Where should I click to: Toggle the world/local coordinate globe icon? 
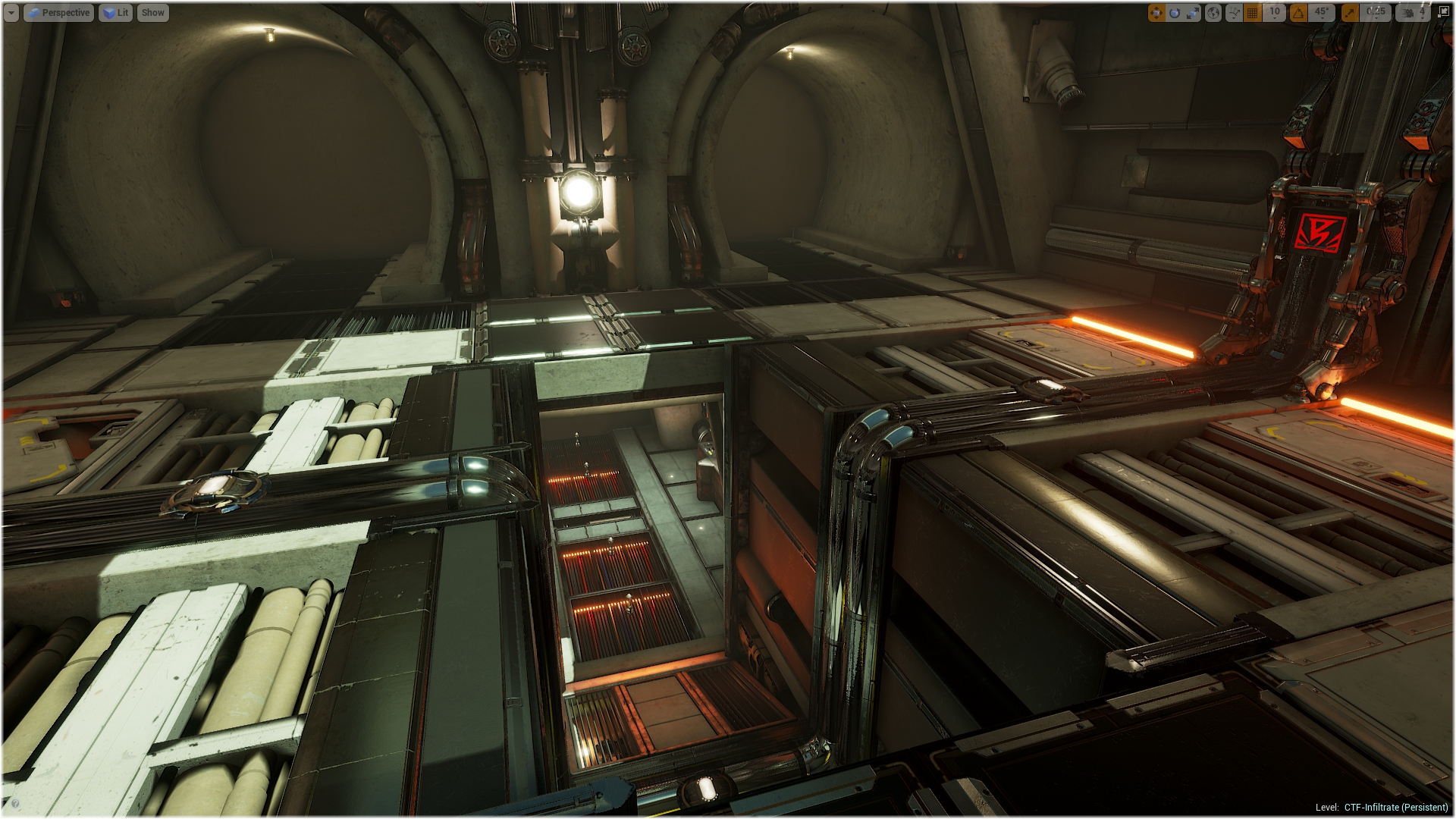(1213, 13)
